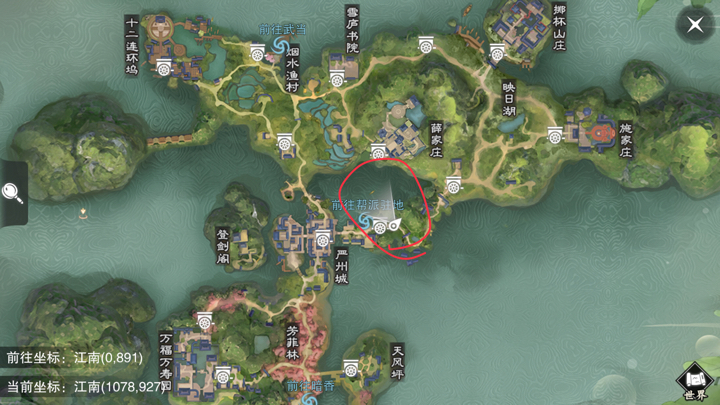Click the 映日湖 location label
This screenshot has width=720, height=405.
508,100
